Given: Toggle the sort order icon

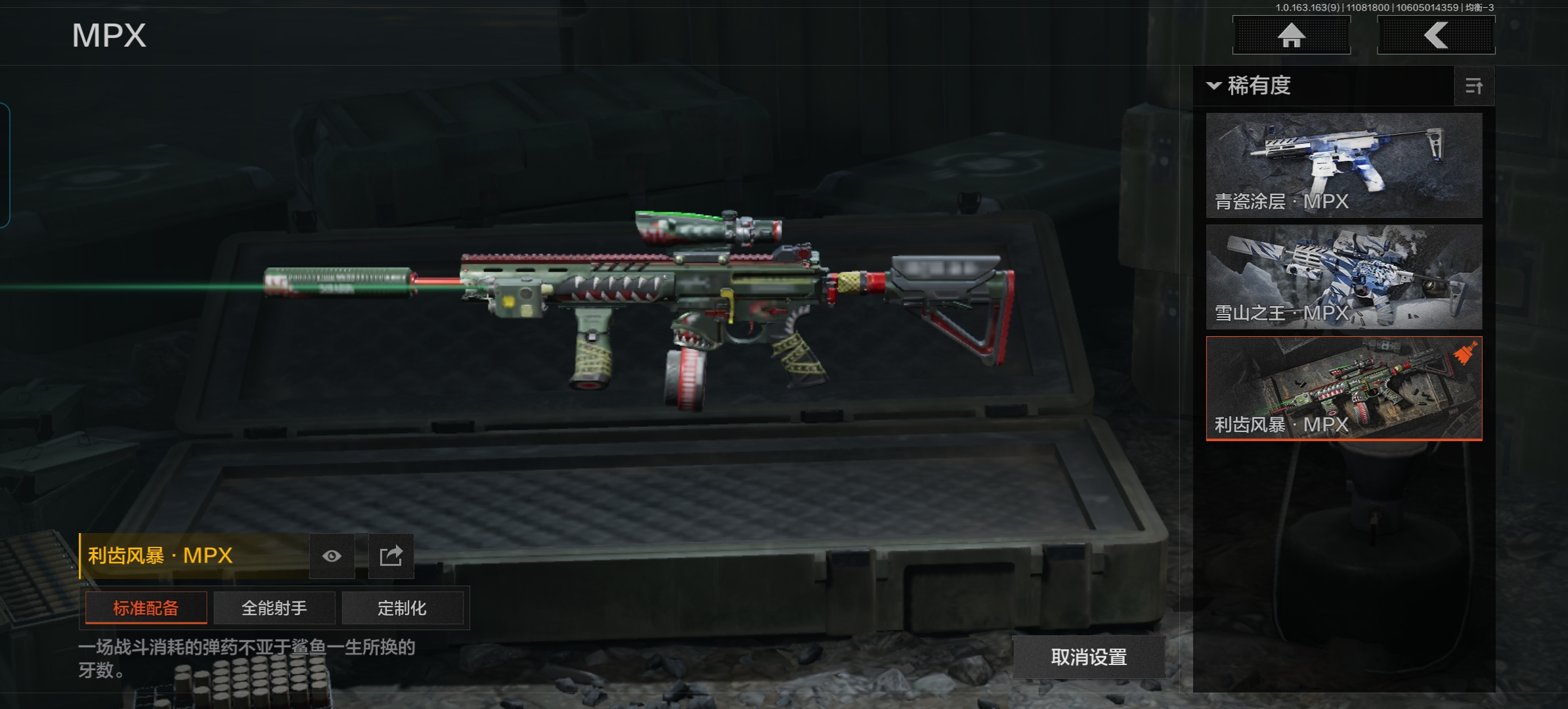Looking at the screenshot, I should click(x=1473, y=86).
